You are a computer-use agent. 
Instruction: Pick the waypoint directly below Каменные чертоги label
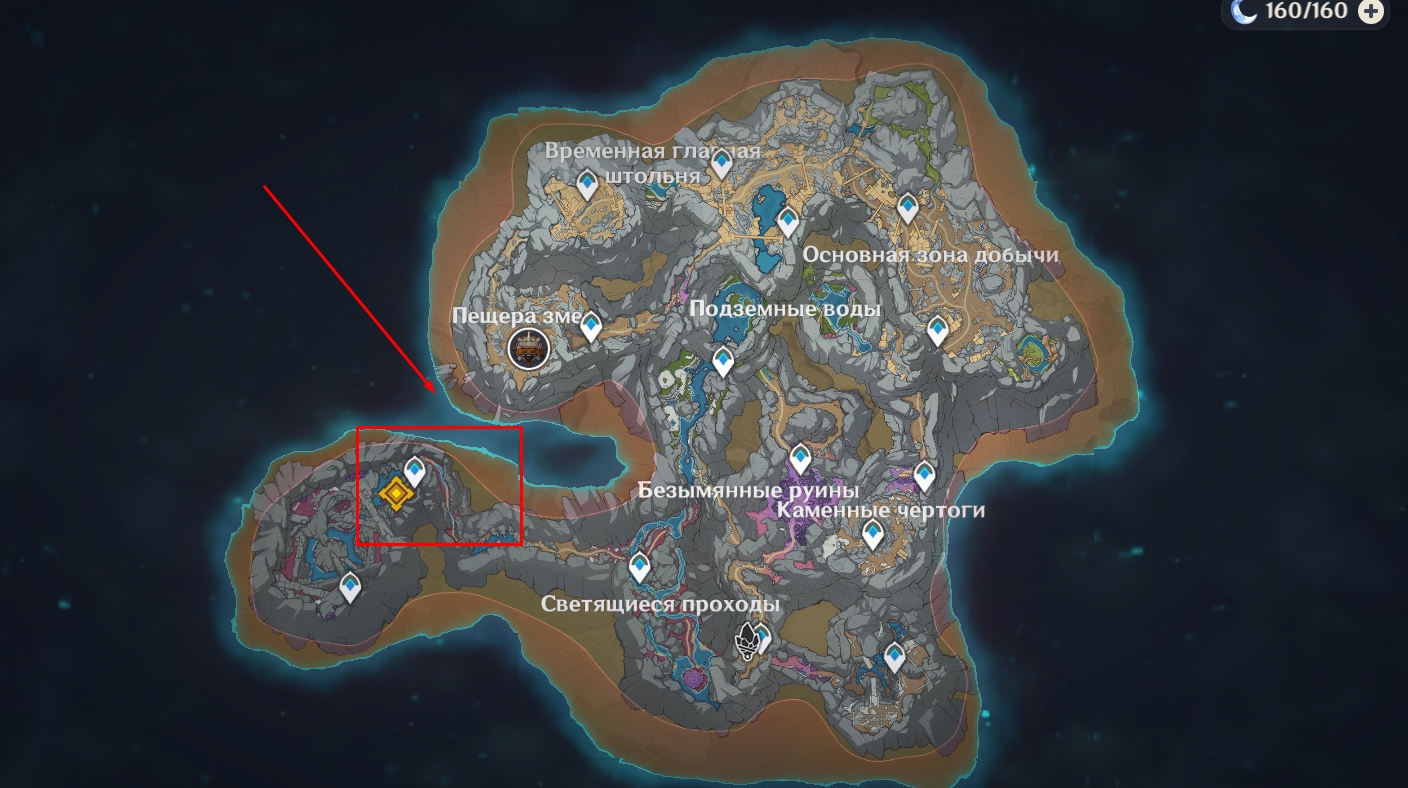pyautogui.click(x=874, y=534)
